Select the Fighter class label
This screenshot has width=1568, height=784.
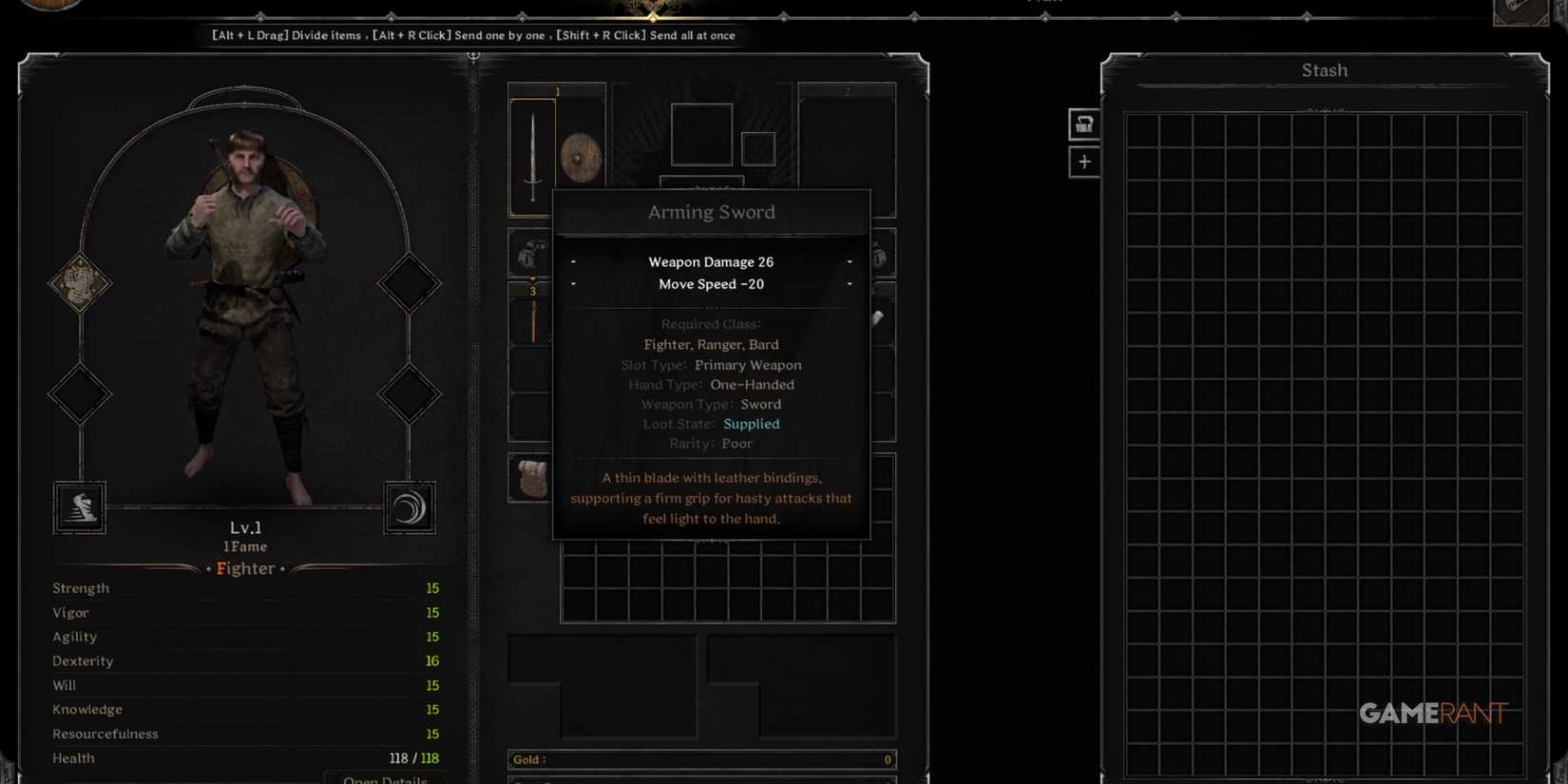[245, 568]
